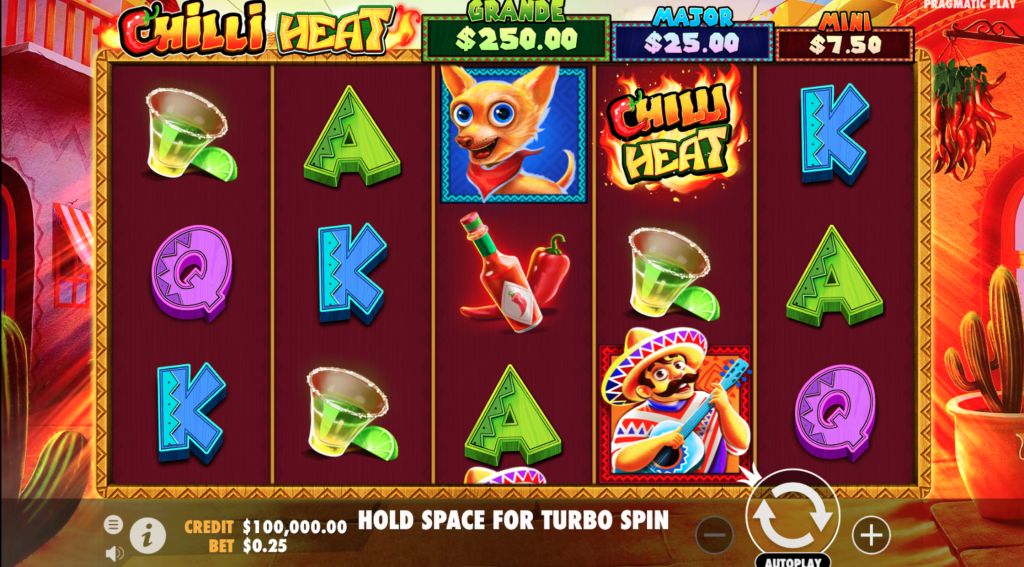Open the hamburger settings menu
1024x567 pixels.
tap(114, 524)
